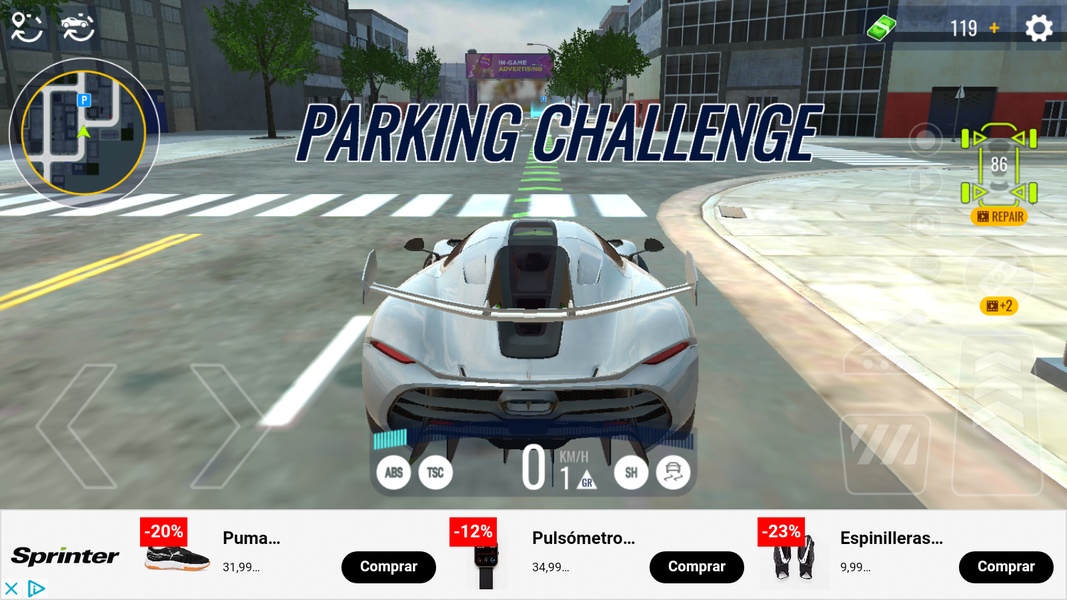Toggle the ABS assist
Image resolution: width=1067 pixels, height=600 pixels.
coord(394,472)
